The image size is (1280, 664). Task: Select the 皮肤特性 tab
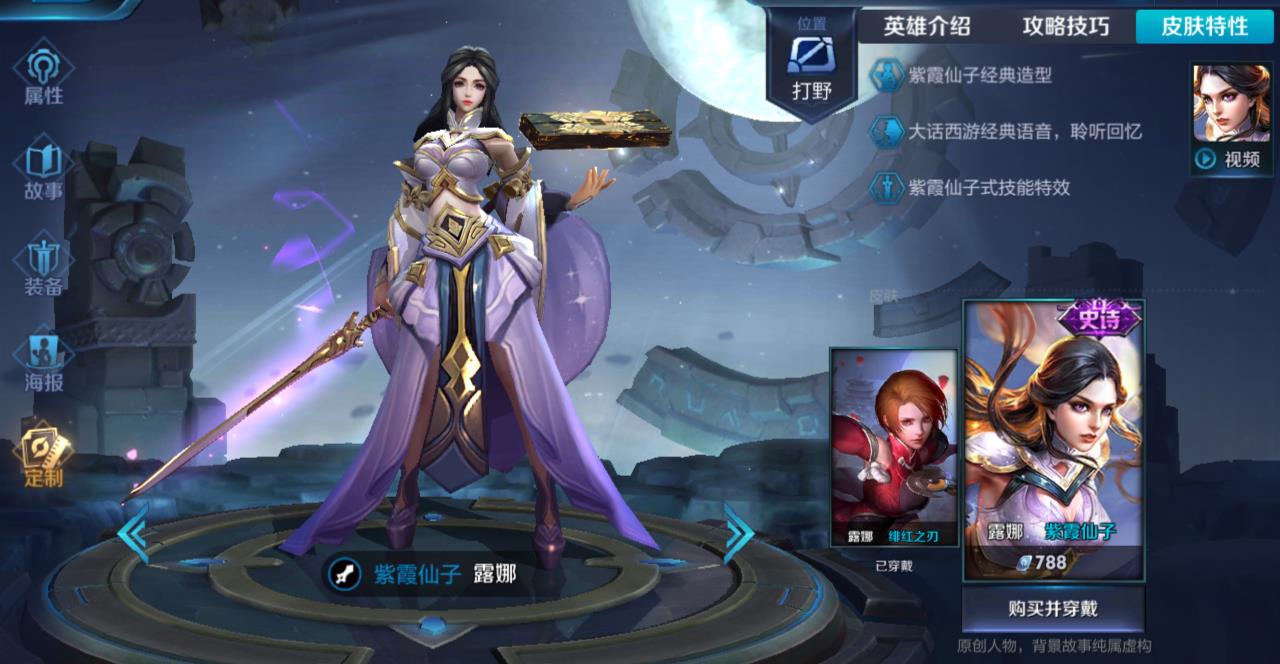pos(1204,26)
